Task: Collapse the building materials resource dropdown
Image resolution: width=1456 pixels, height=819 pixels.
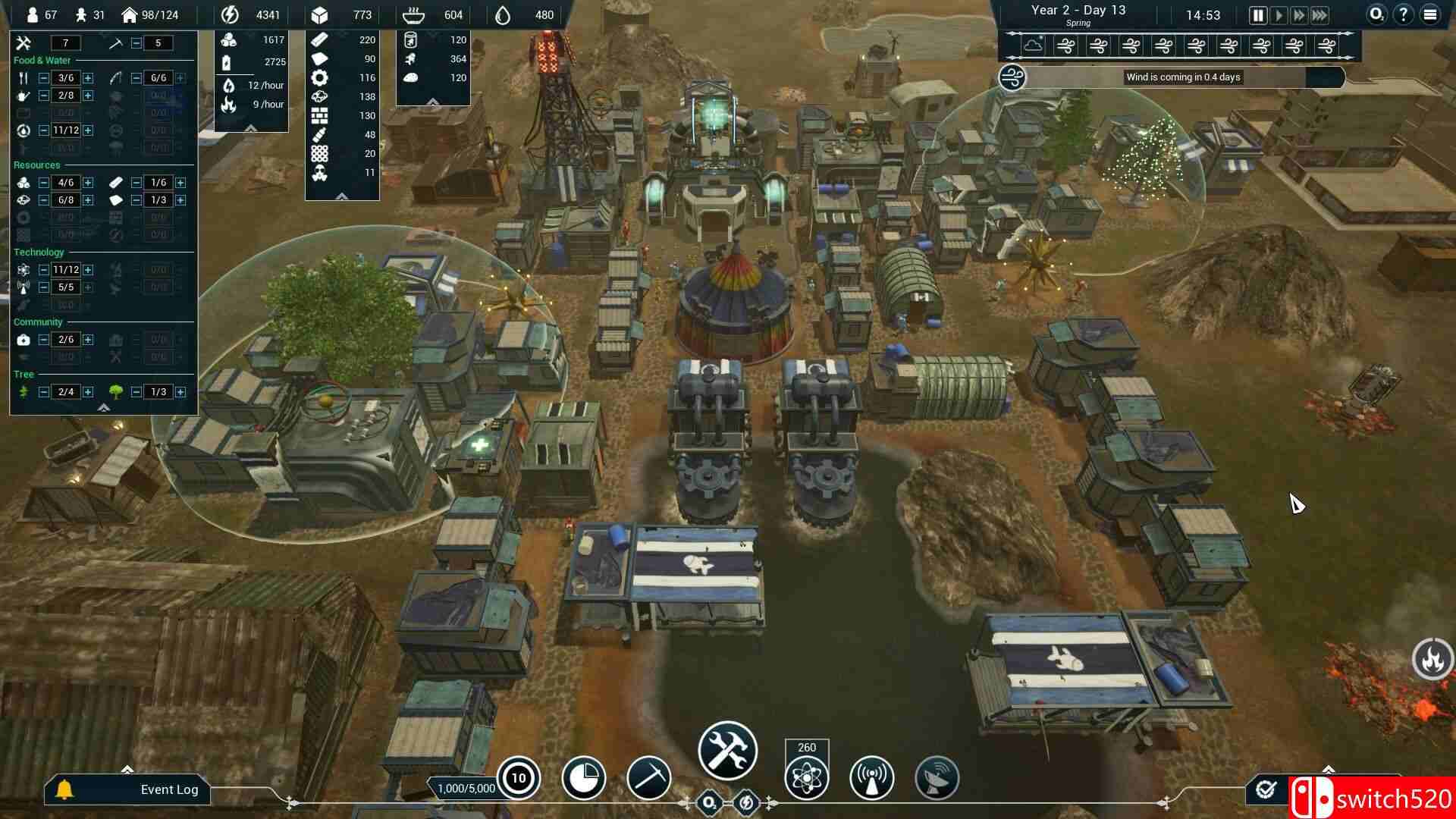Action: 342,196
